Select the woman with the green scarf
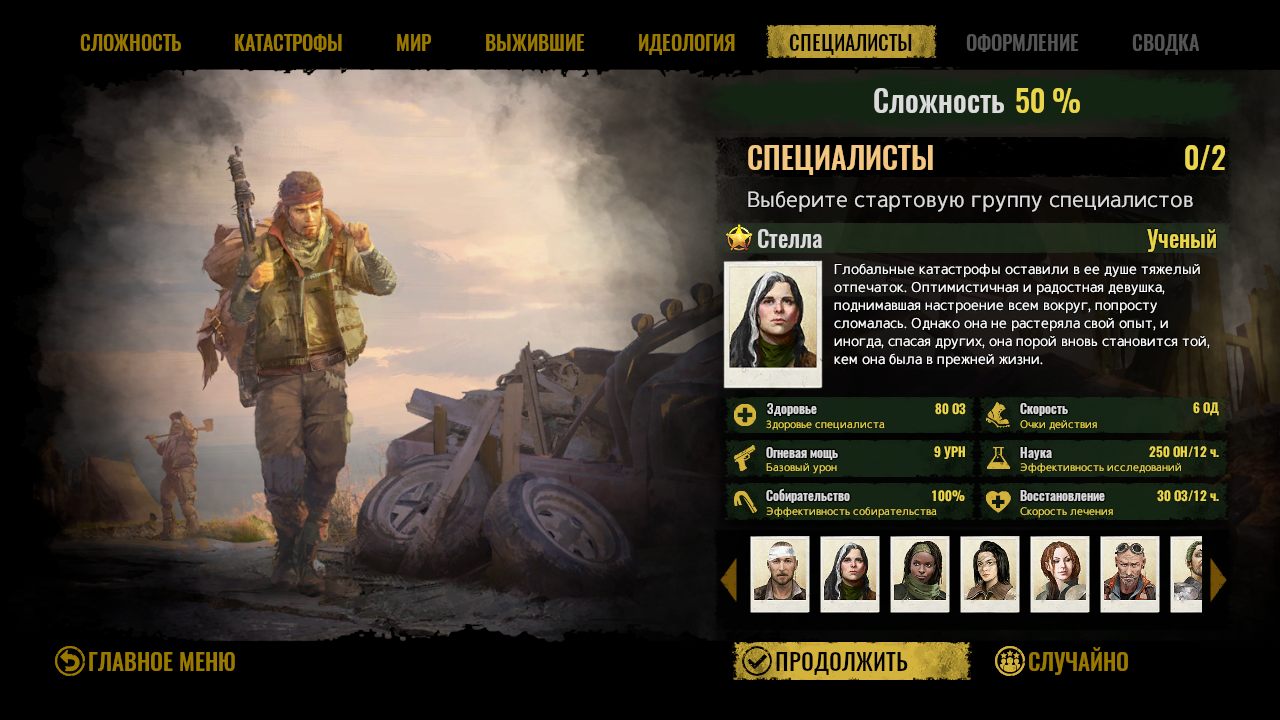The image size is (1280, 720). (920, 574)
